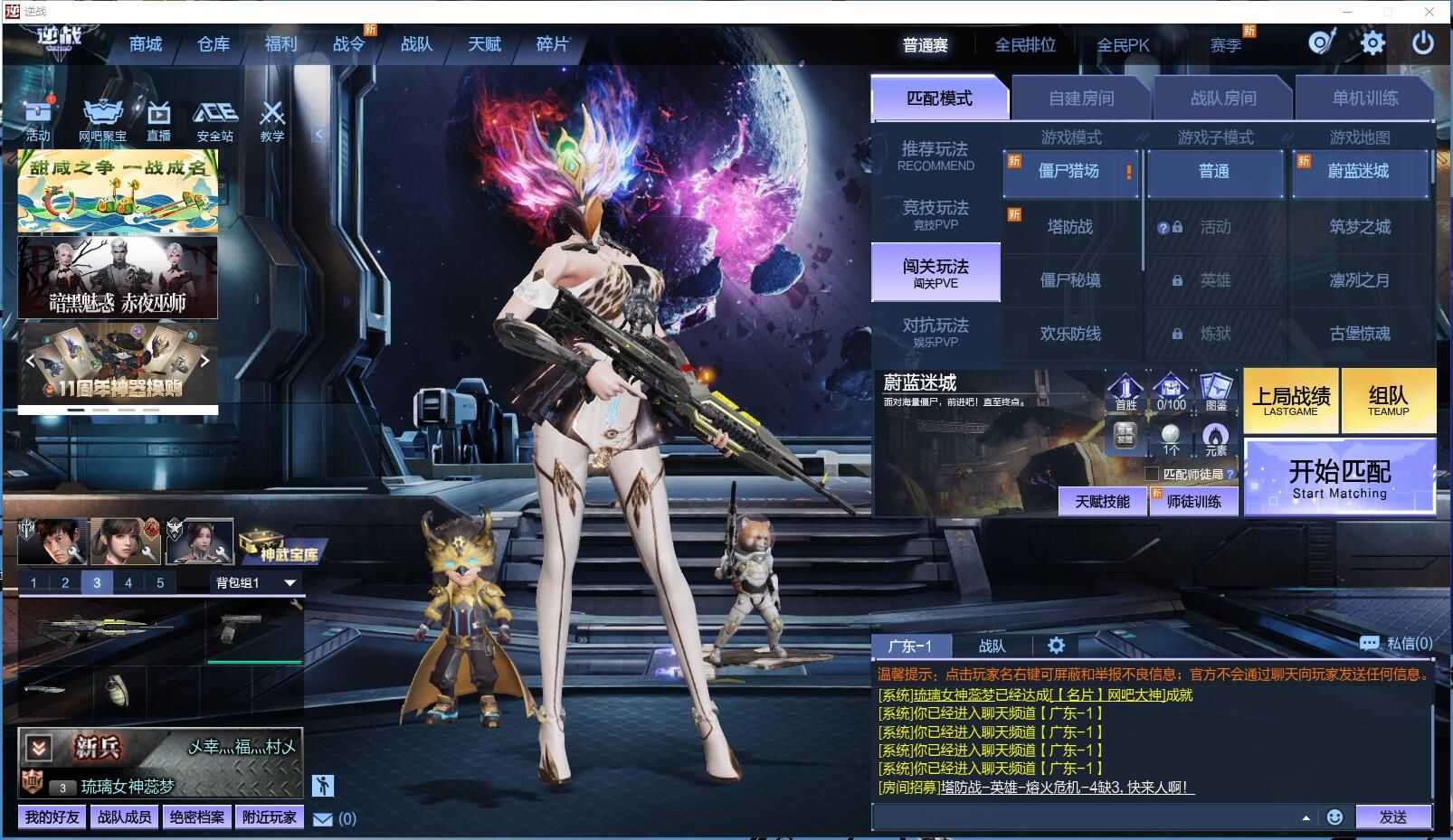Click 开始匹配 Start Matching button
Image resolution: width=1453 pixels, height=840 pixels.
coord(1339,477)
